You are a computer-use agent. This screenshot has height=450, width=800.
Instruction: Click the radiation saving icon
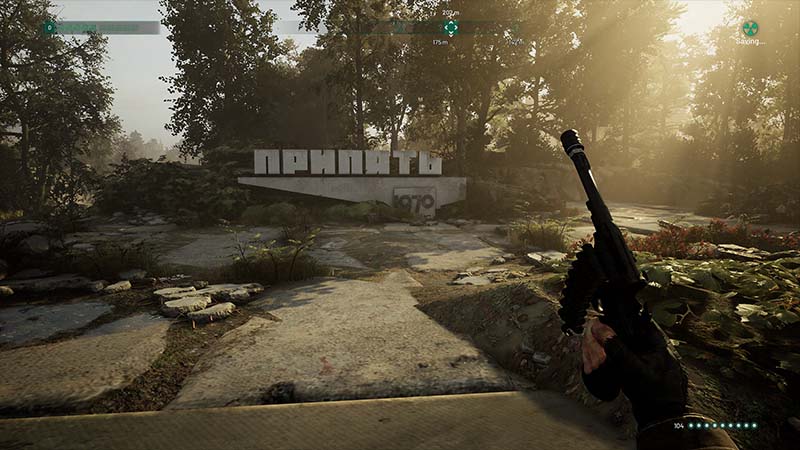coord(749,28)
